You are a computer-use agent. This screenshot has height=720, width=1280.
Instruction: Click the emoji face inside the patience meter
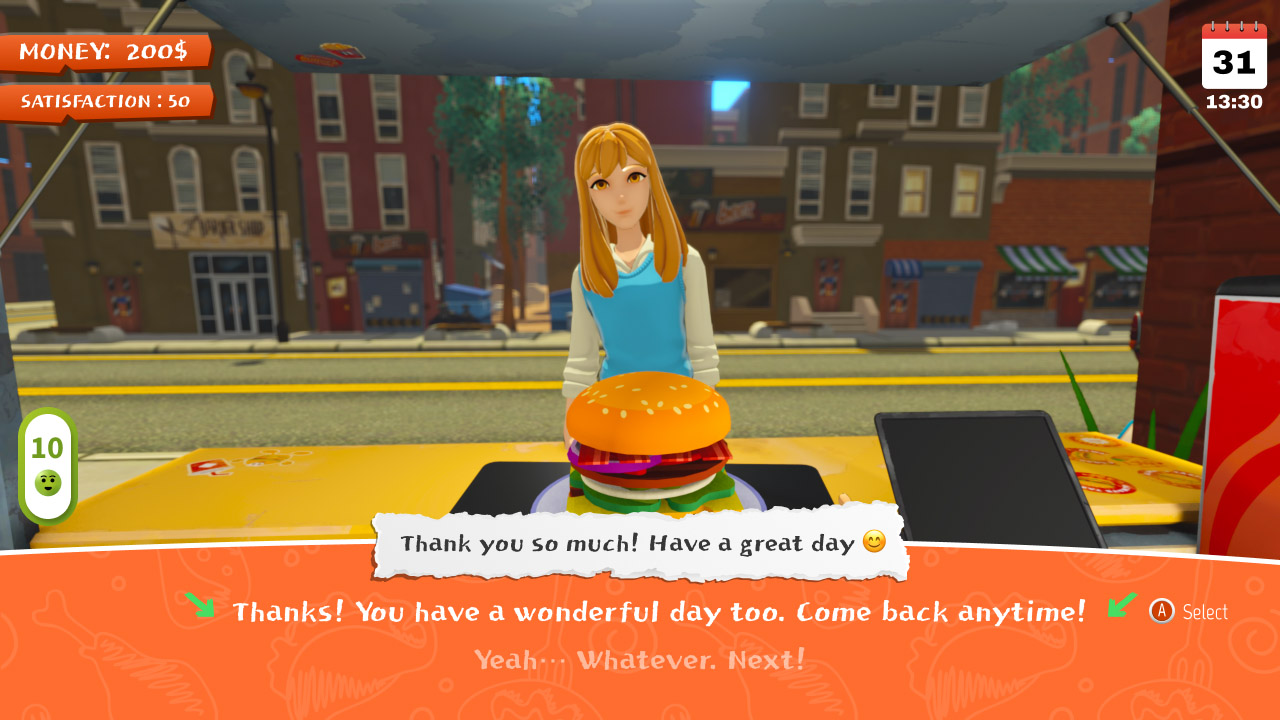pos(47,484)
